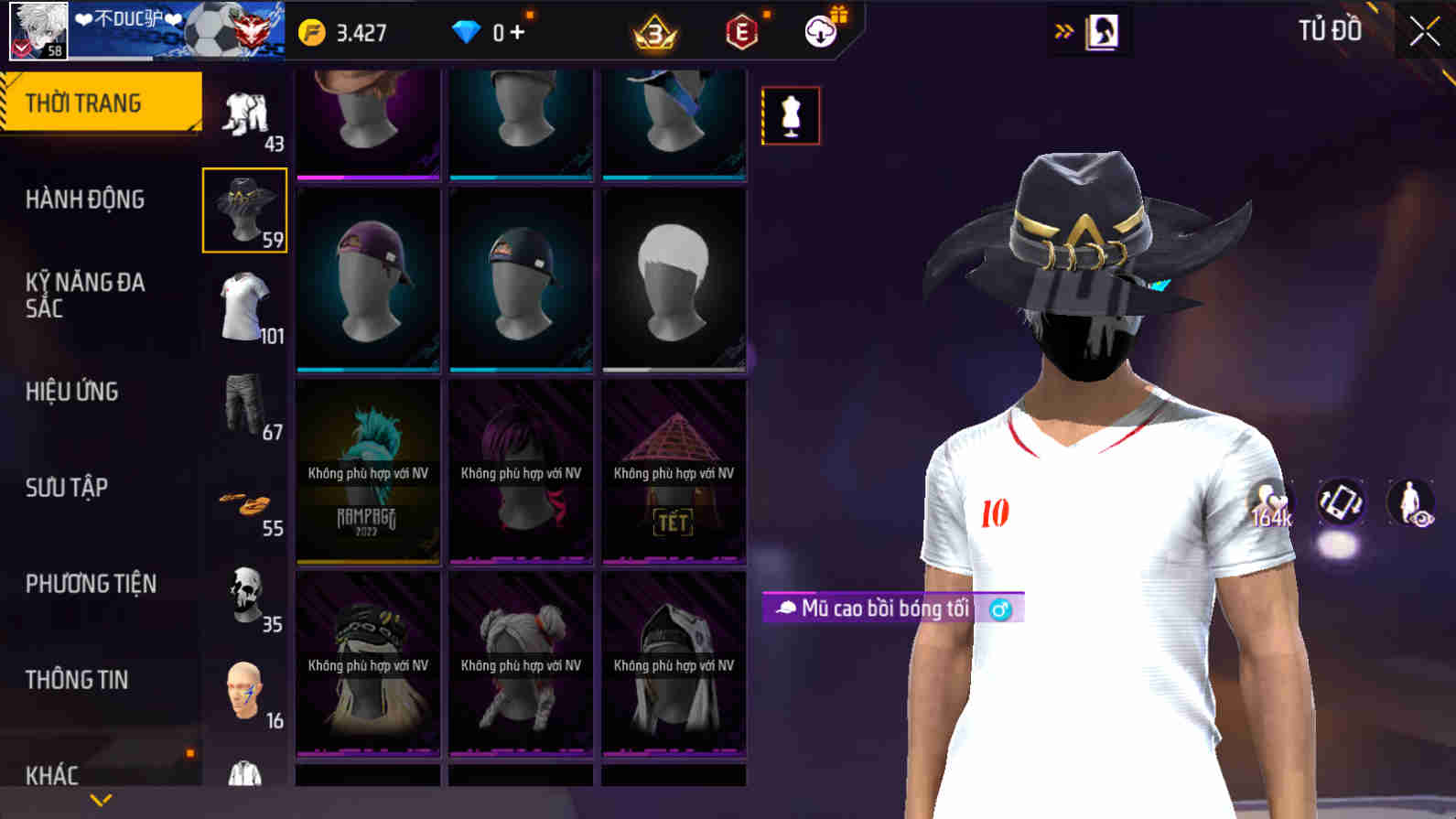Screen dimensions: 1456x819
Task: Open the shirt category with 101 items
Action: (x=243, y=308)
